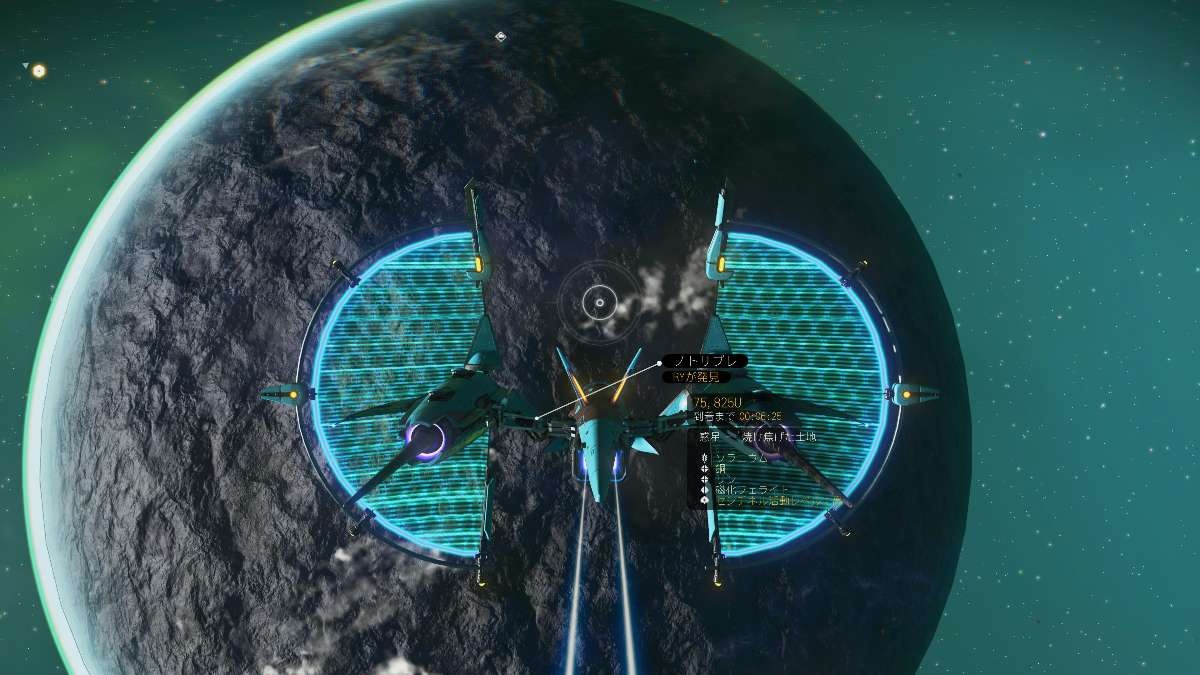Select the ノトリブレ planet name label
The image size is (1200, 675).
[704, 361]
